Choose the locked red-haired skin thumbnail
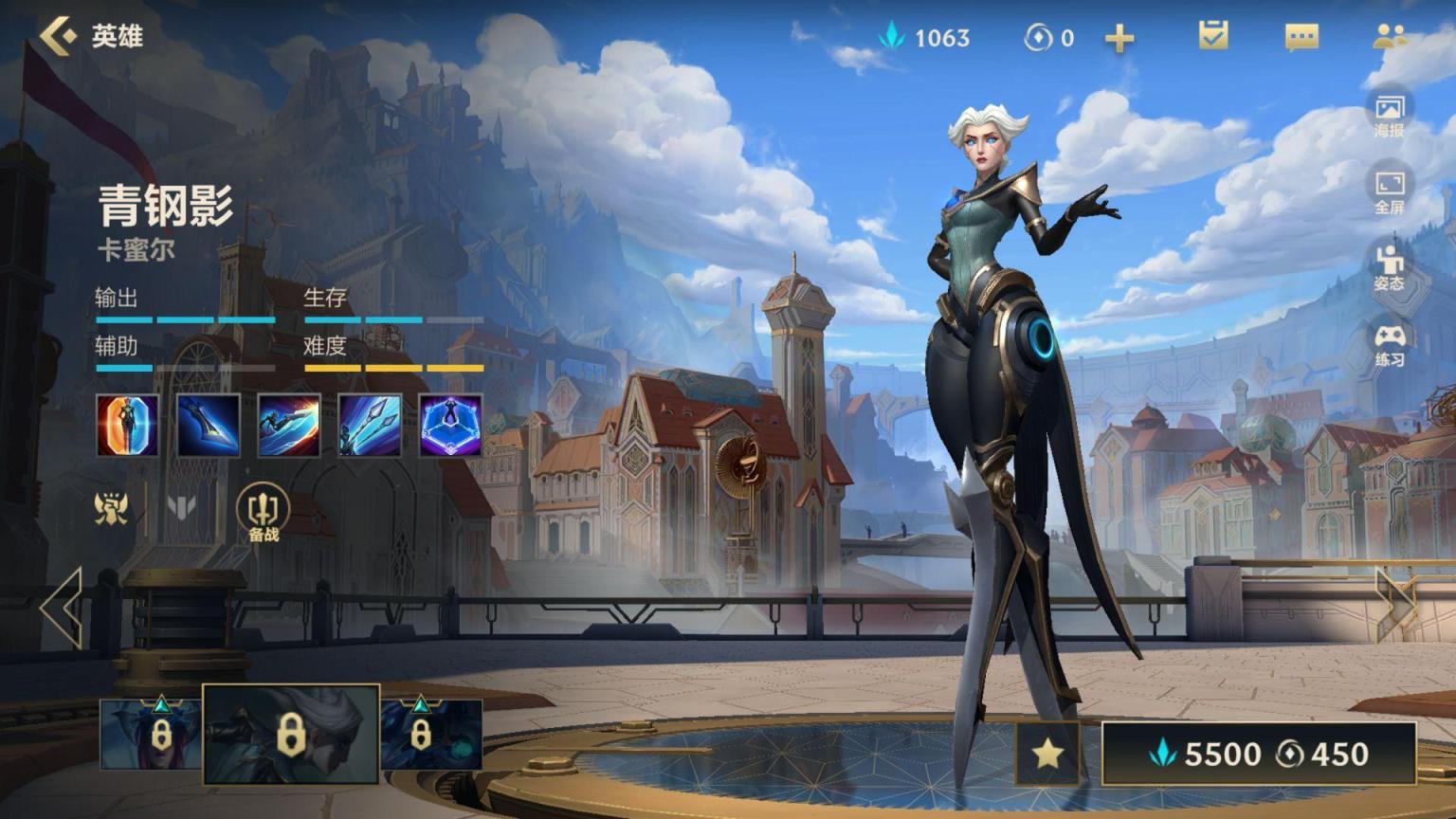 tap(150, 733)
